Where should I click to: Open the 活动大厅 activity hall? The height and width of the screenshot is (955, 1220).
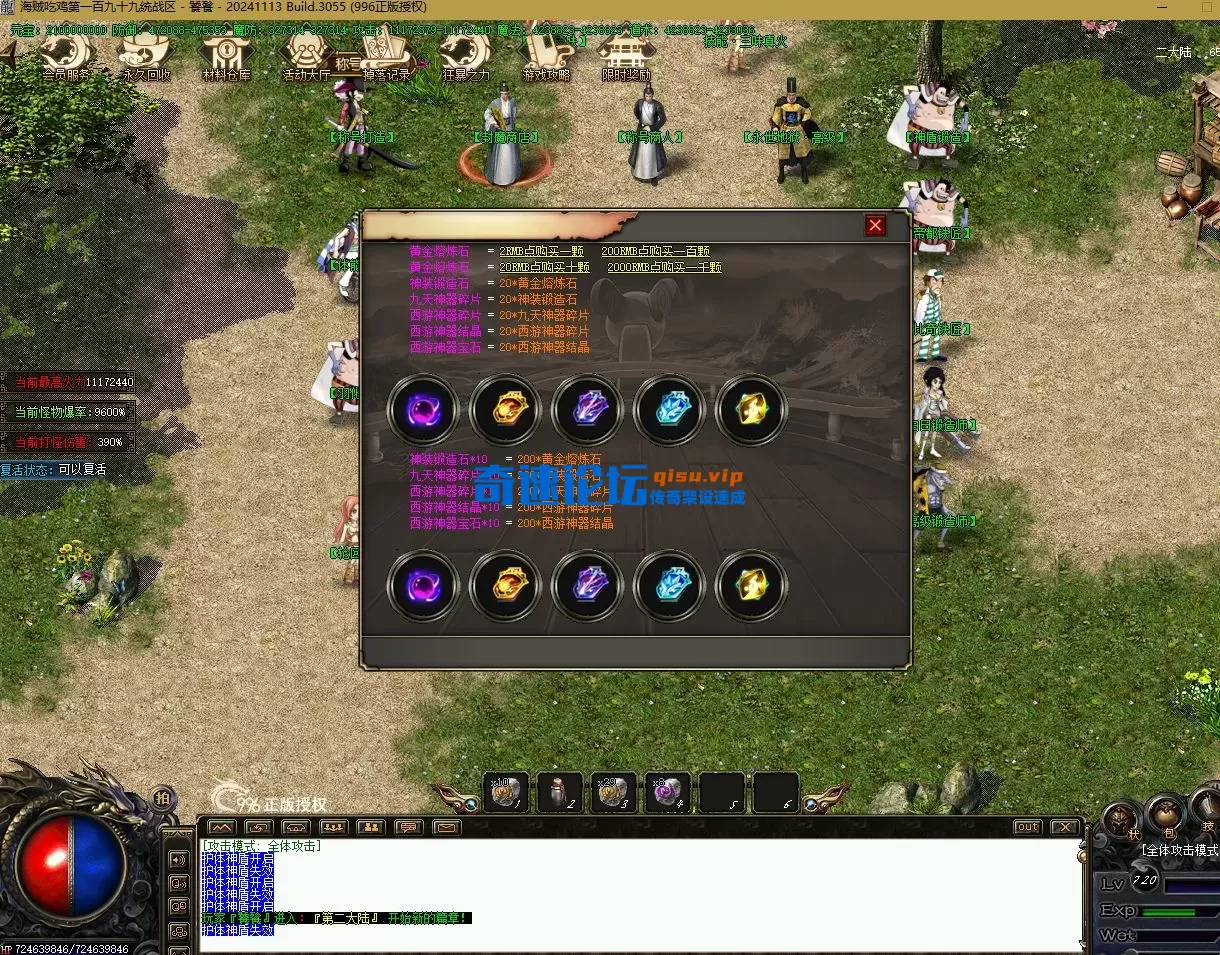pos(306,56)
